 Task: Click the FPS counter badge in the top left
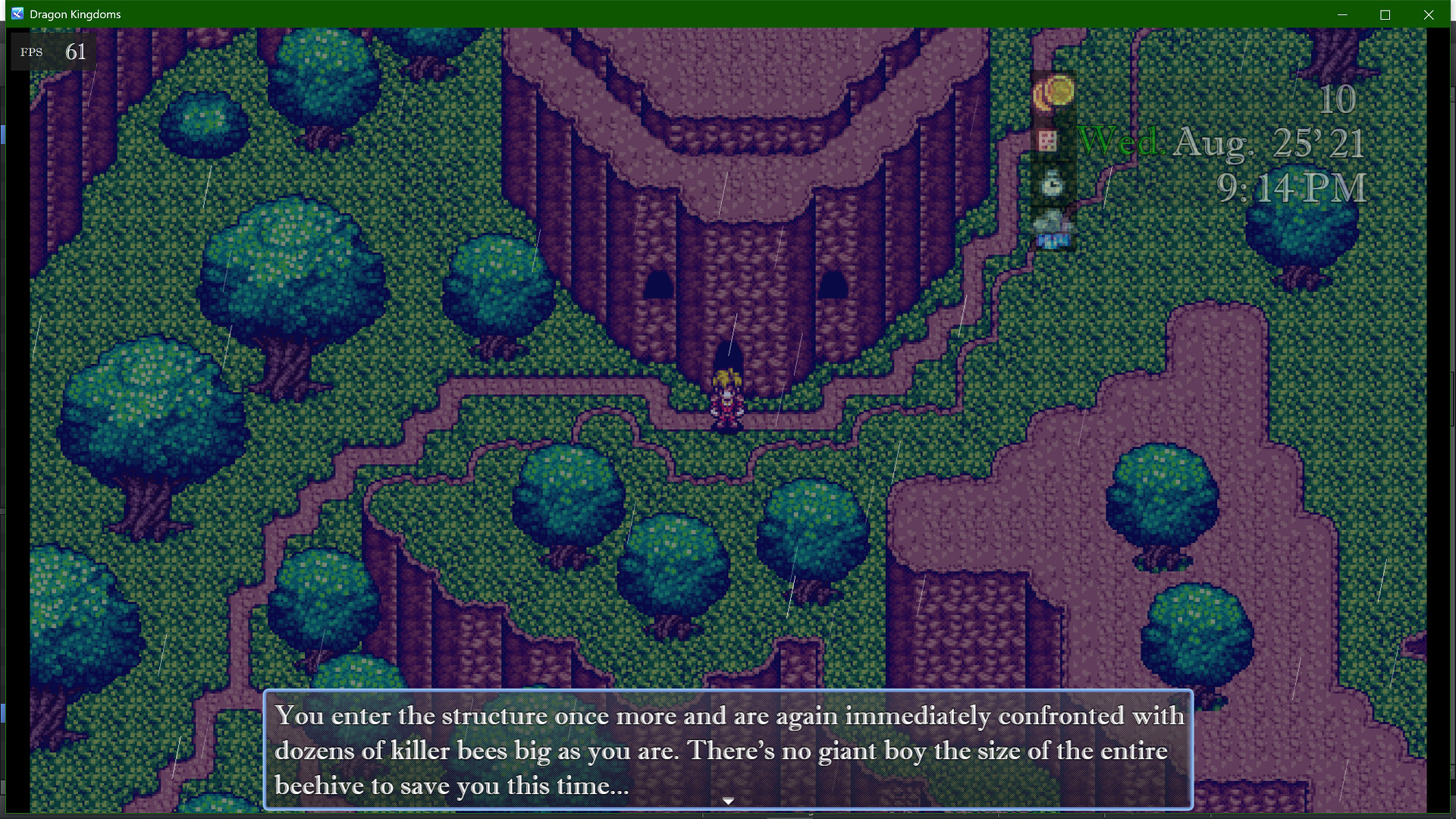(x=52, y=52)
